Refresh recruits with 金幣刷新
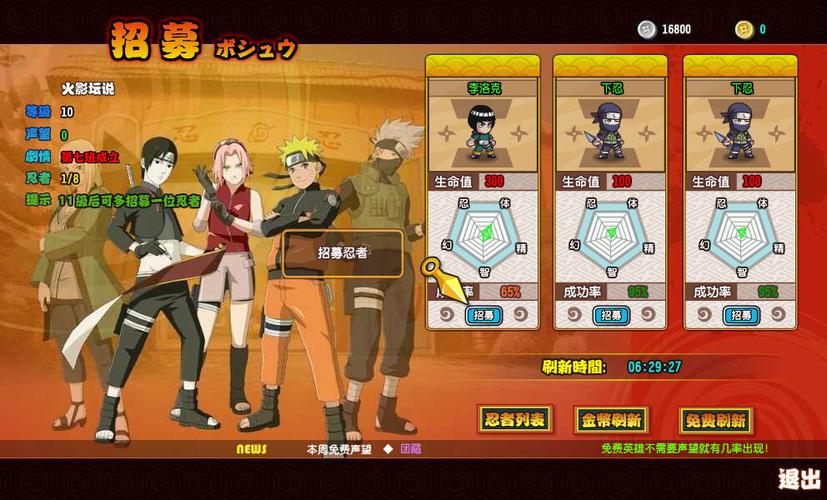Image resolution: width=827 pixels, height=500 pixels. click(611, 420)
